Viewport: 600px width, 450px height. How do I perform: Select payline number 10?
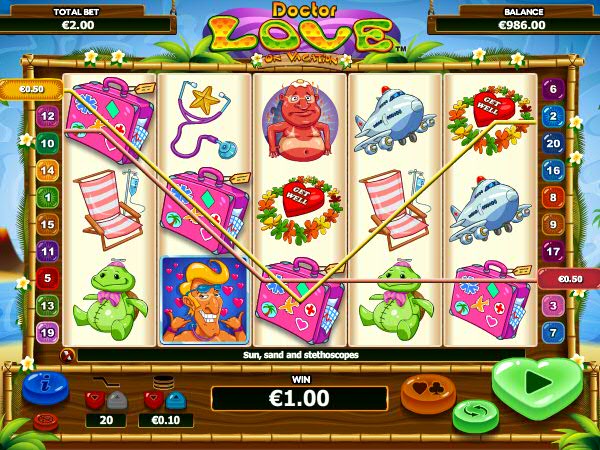[47, 143]
